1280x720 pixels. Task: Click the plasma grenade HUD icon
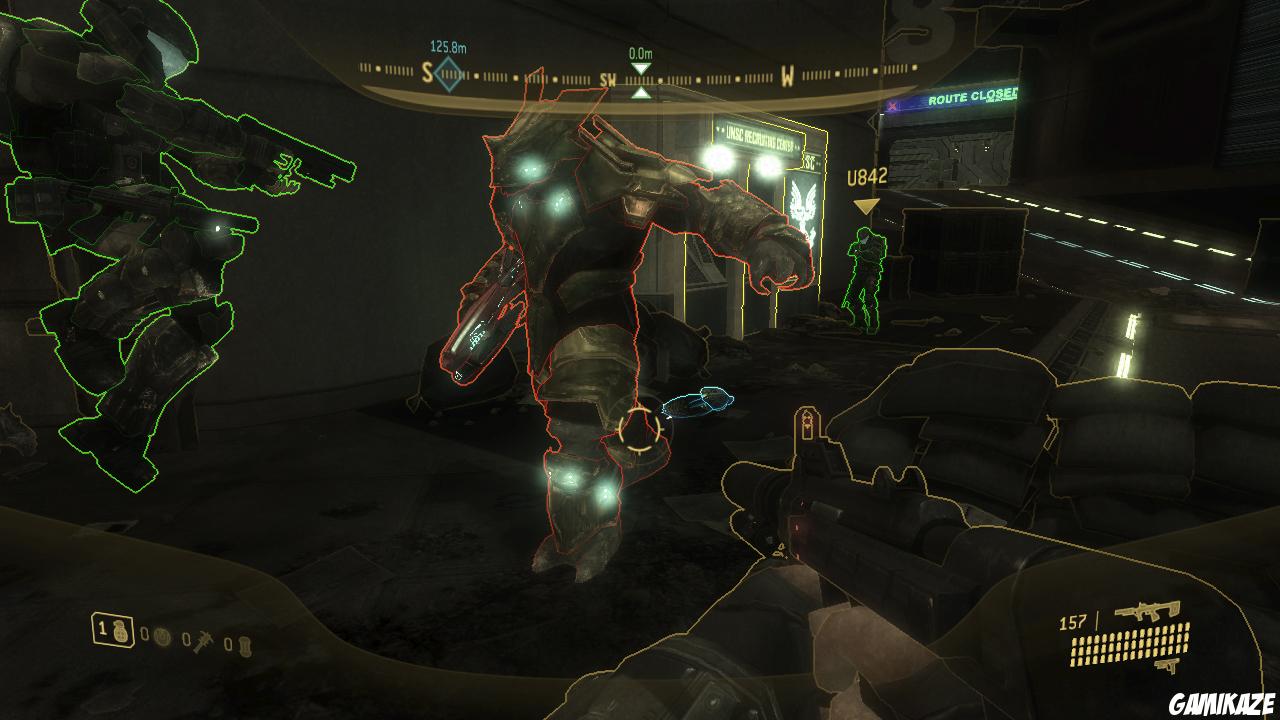click(x=163, y=636)
